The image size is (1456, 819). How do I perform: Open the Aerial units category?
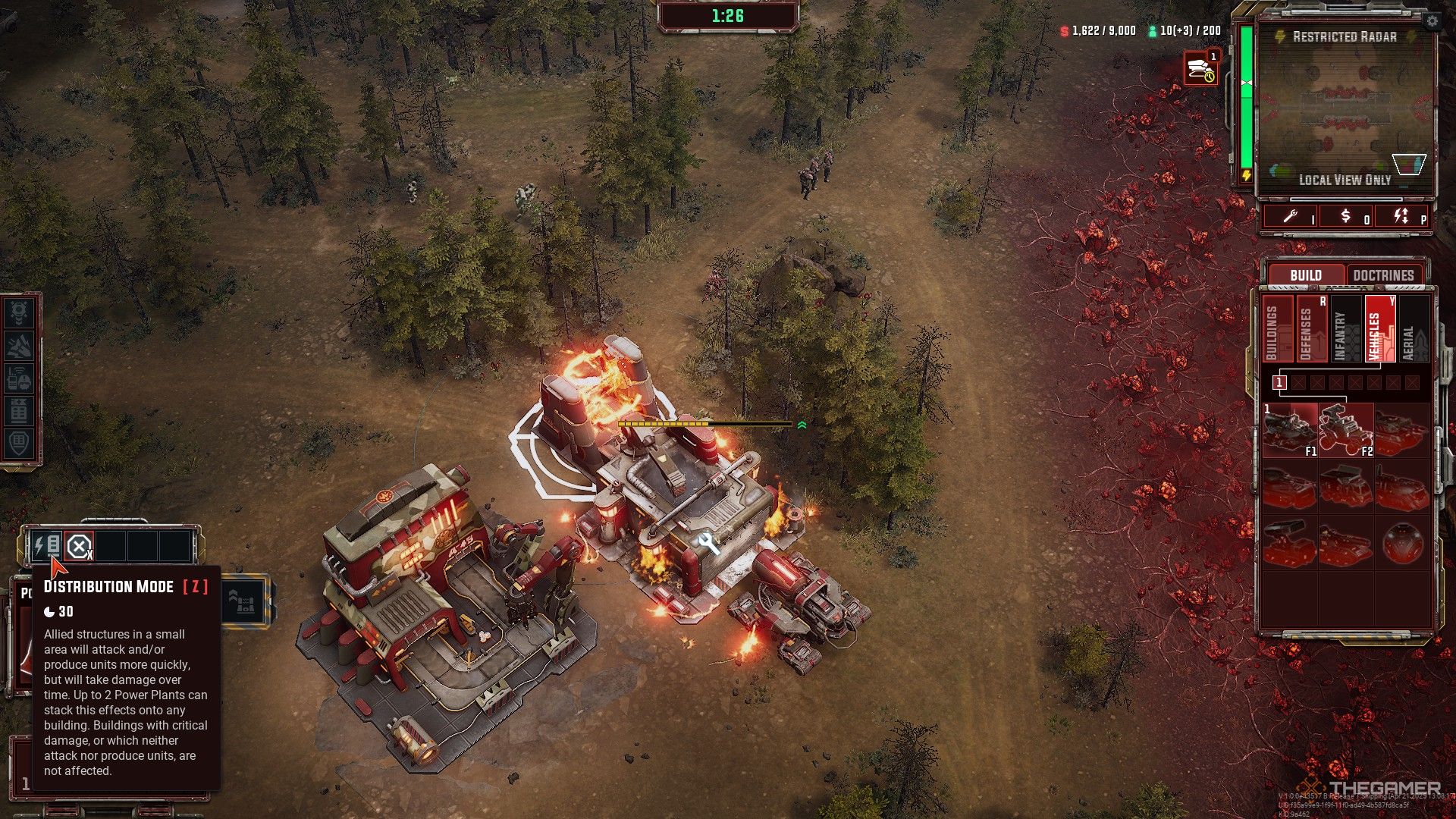[x=1411, y=330]
